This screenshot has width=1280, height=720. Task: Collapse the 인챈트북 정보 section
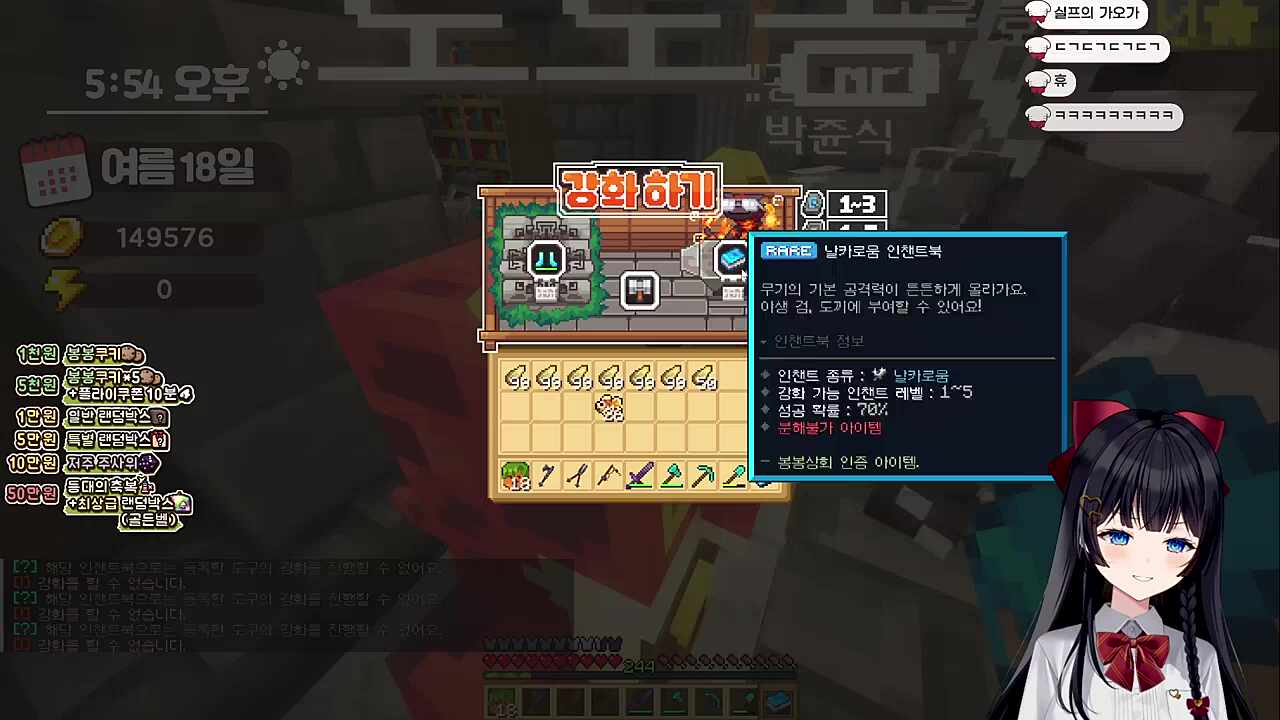[x=763, y=341]
